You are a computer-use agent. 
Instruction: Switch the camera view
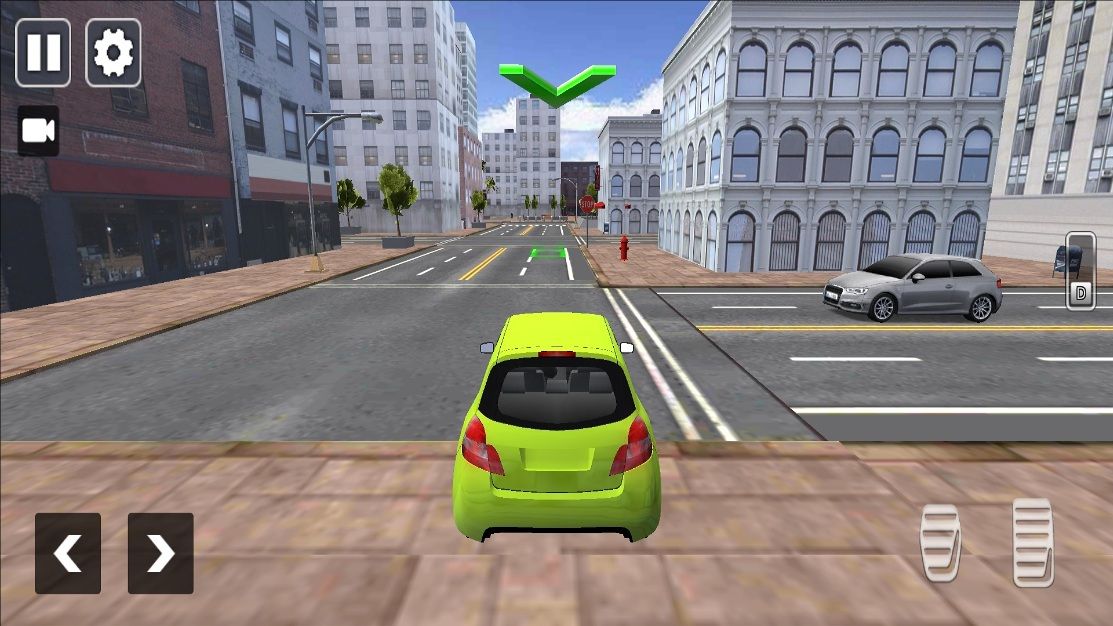38,131
